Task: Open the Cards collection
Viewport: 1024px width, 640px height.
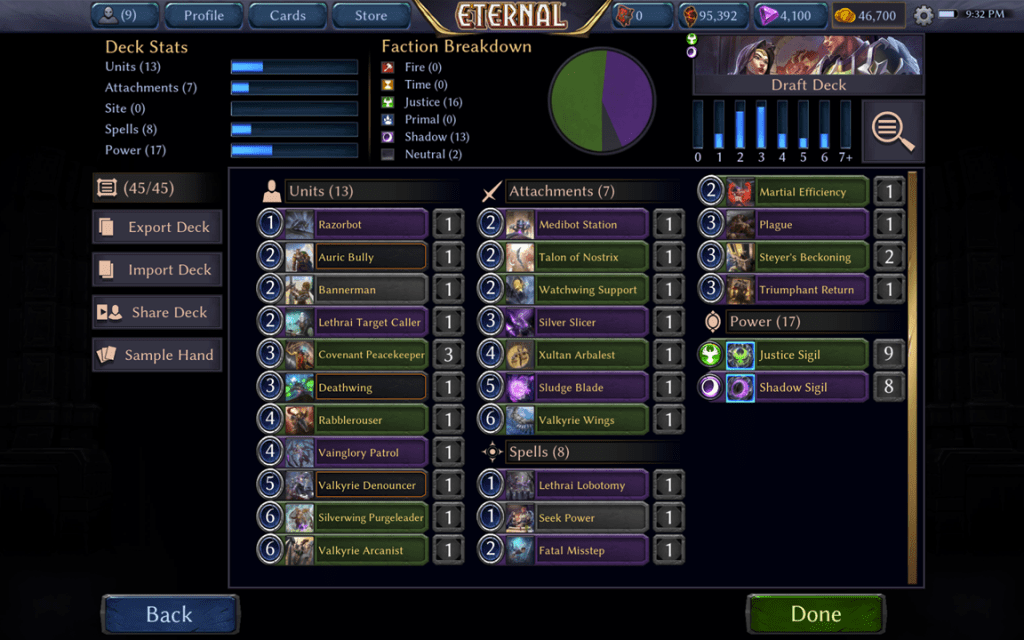Action: 288,15
